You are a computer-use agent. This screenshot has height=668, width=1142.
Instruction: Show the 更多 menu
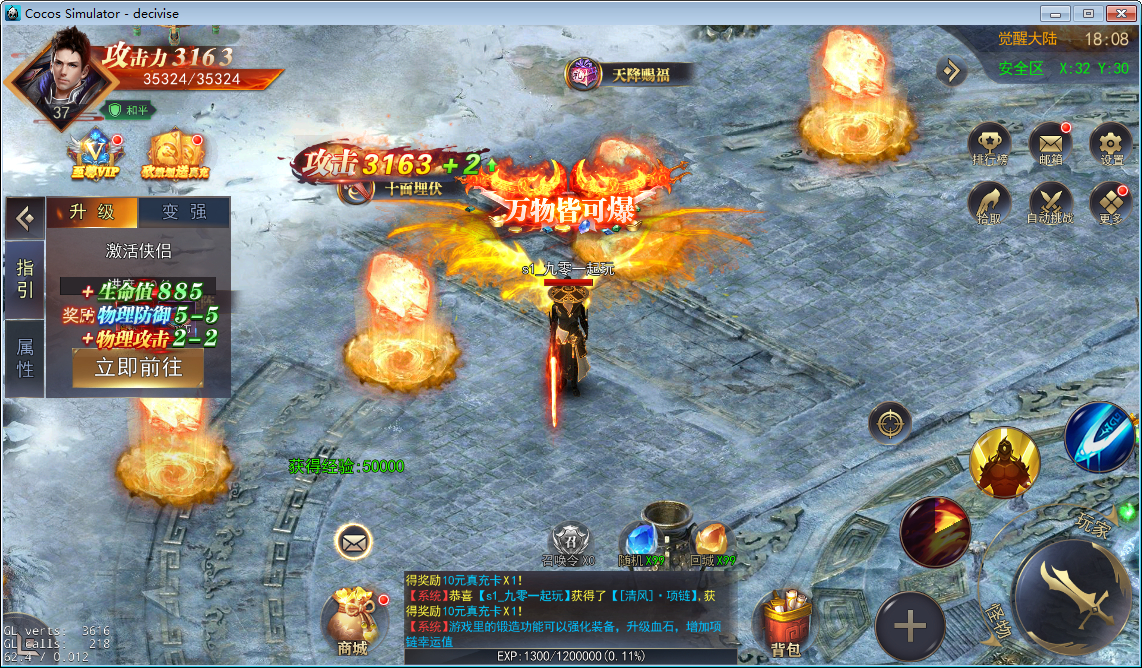pos(1110,202)
